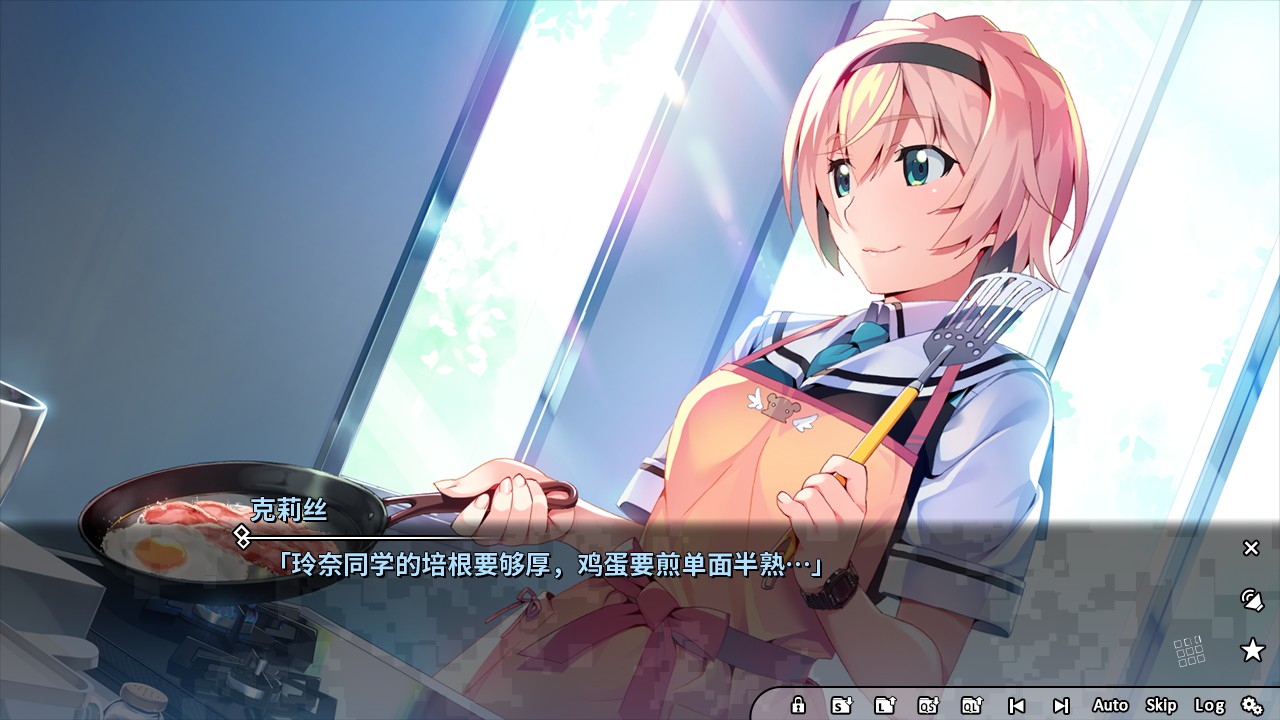The image size is (1280, 720).
Task: Open the save screen via the S icon
Action: coord(843,704)
